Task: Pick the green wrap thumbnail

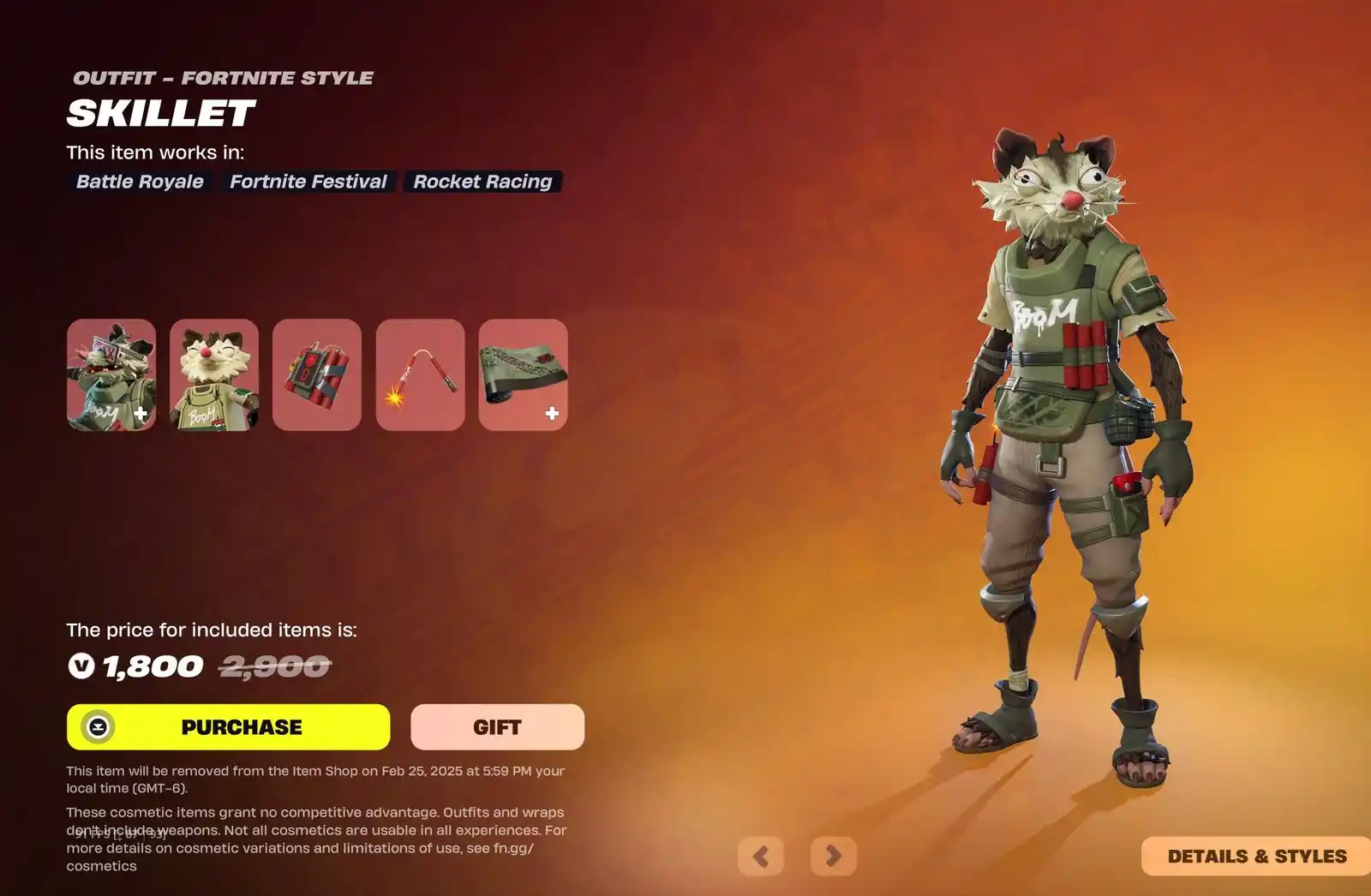Action: (523, 375)
